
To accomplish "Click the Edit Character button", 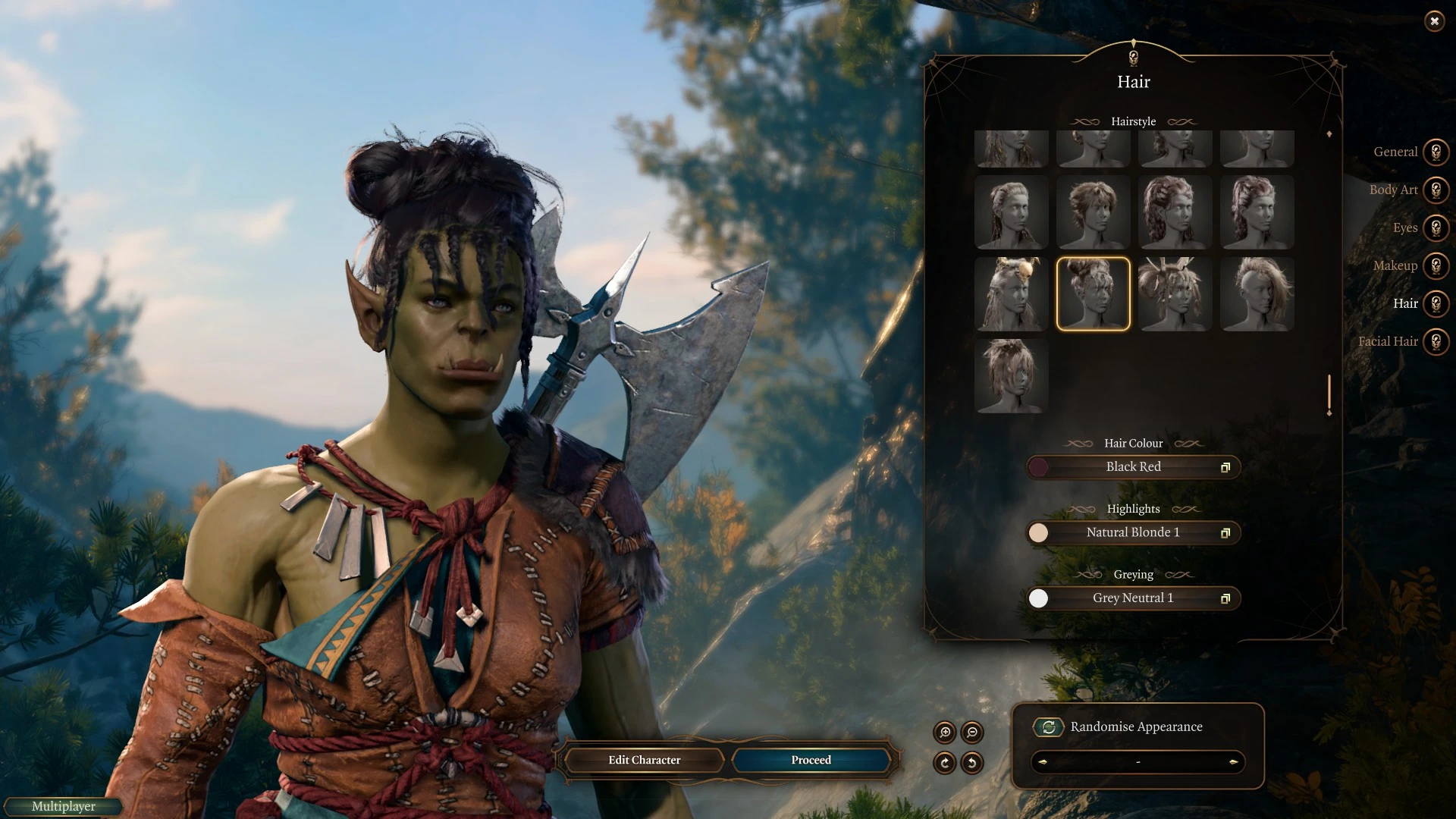I will click(x=644, y=760).
